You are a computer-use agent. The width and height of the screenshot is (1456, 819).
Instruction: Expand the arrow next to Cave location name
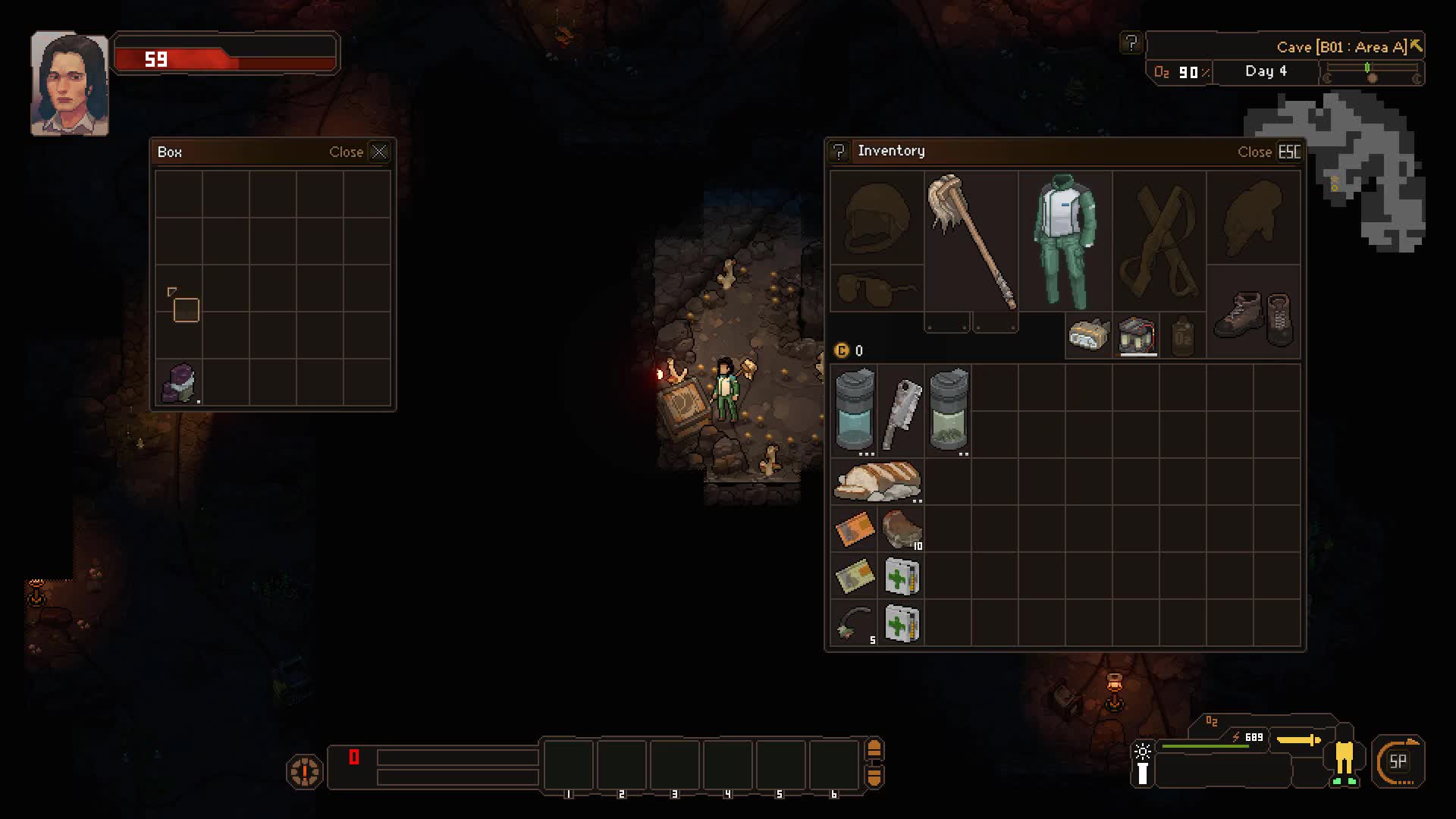(1415, 45)
